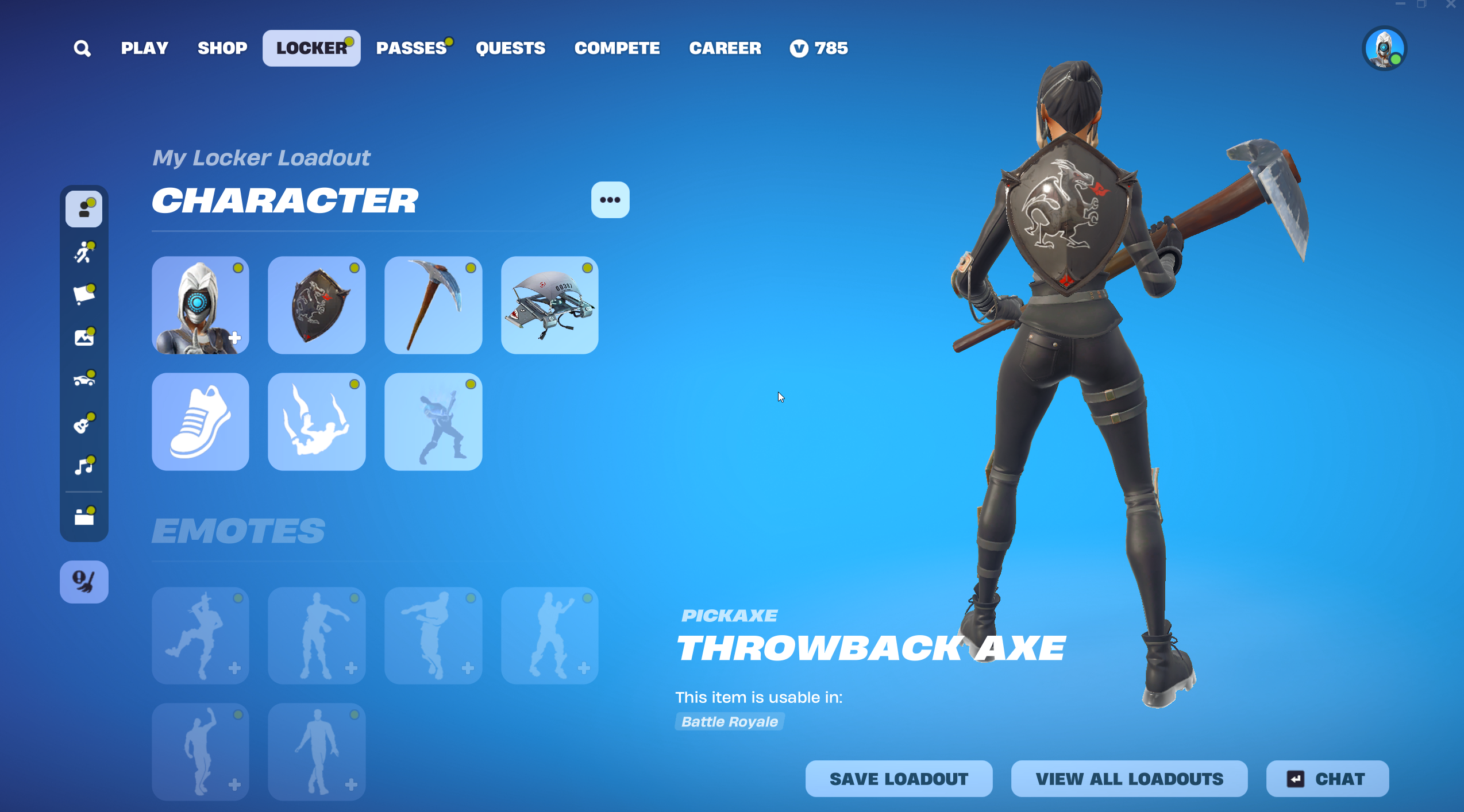Choose the Throwback Axe pickaxe slot
The height and width of the screenshot is (812, 1464).
433,305
